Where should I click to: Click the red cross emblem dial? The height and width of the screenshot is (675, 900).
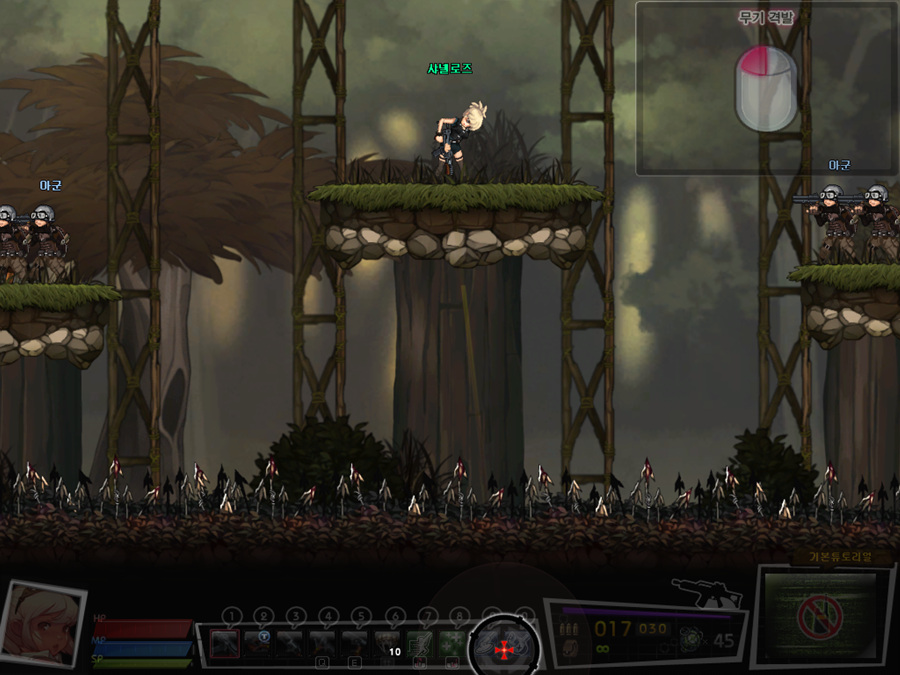point(503,648)
